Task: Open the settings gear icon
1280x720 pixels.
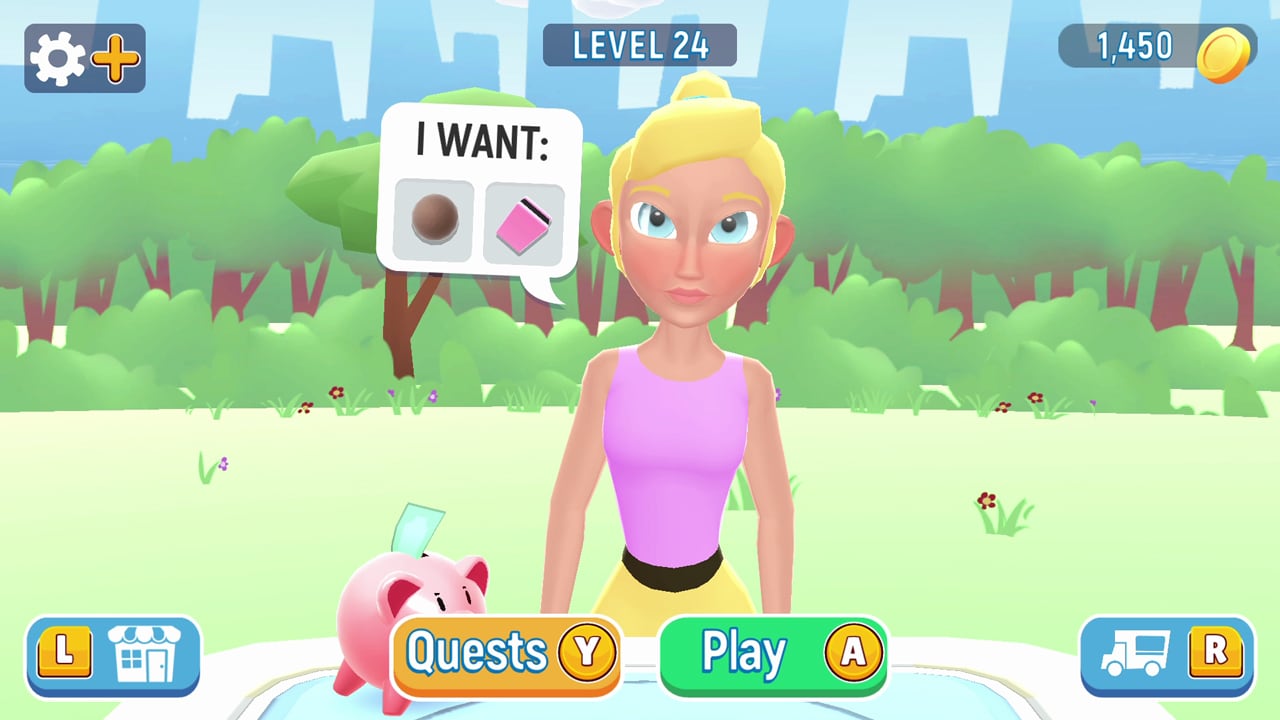Action: [x=57, y=58]
